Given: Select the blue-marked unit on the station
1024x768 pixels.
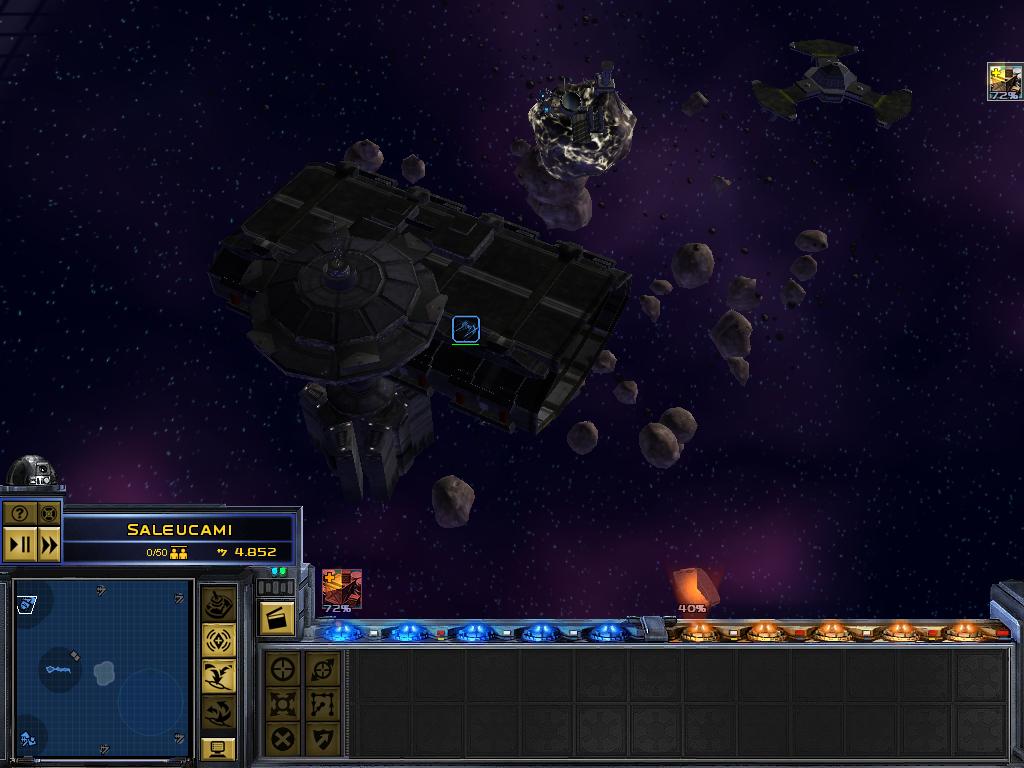Looking at the screenshot, I should (x=465, y=328).
